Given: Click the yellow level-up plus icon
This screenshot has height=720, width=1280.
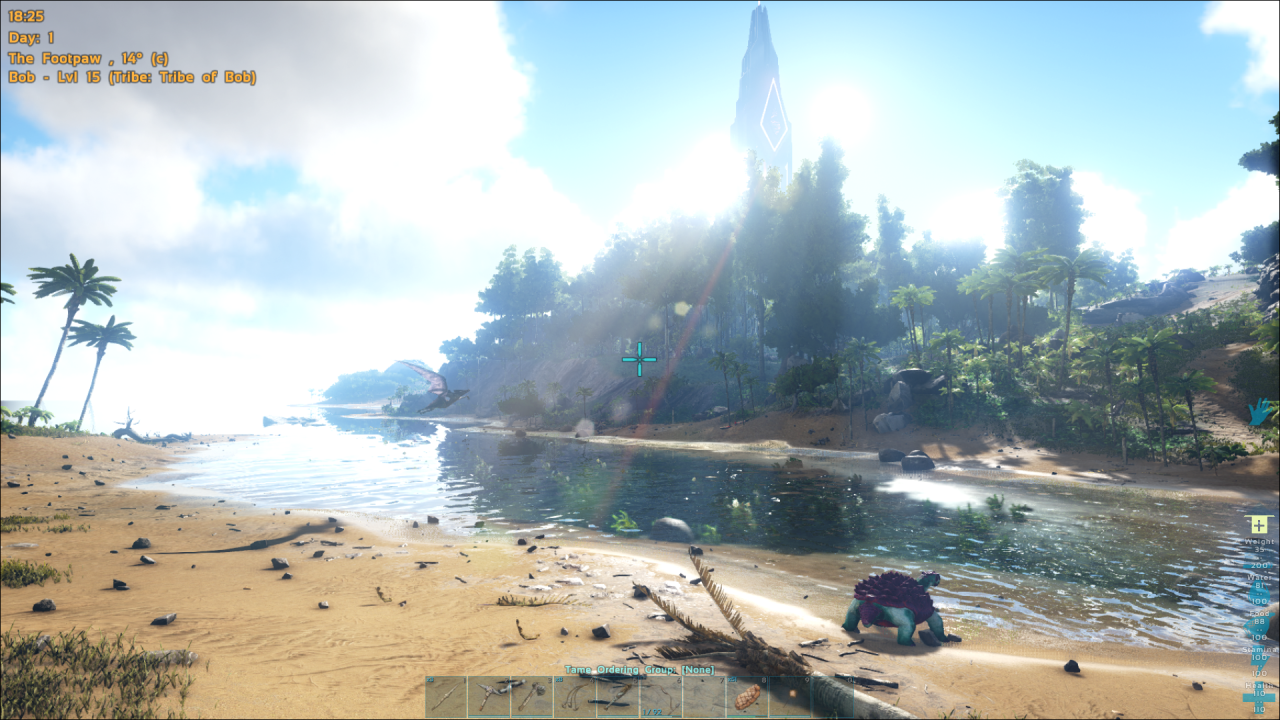Looking at the screenshot, I should (x=1258, y=525).
